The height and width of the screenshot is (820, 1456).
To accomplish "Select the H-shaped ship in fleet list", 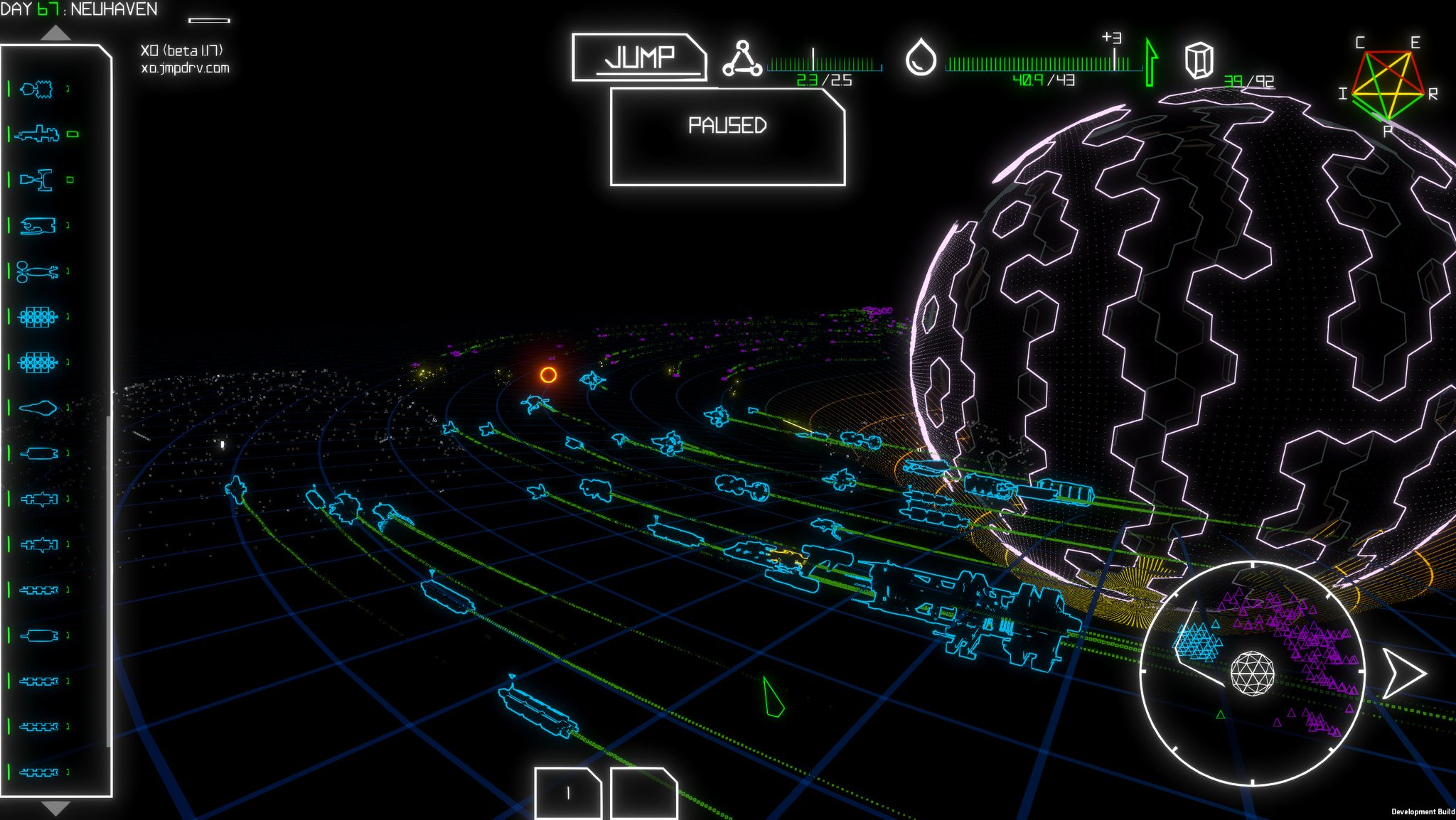I will point(38,180).
